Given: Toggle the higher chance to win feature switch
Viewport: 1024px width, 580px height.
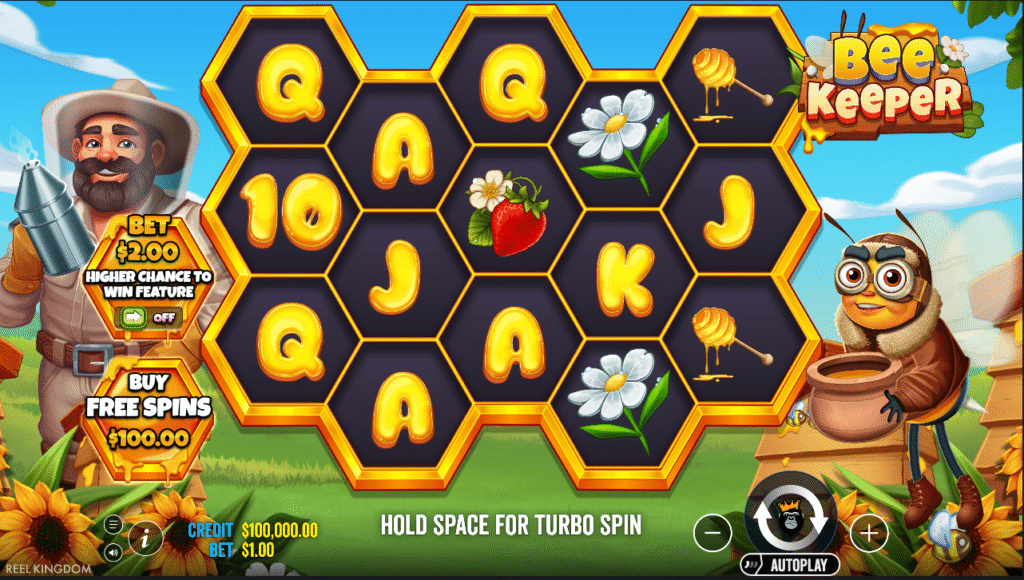Looking at the screenshot, I should pyautogui.click(x=150, y=317).
